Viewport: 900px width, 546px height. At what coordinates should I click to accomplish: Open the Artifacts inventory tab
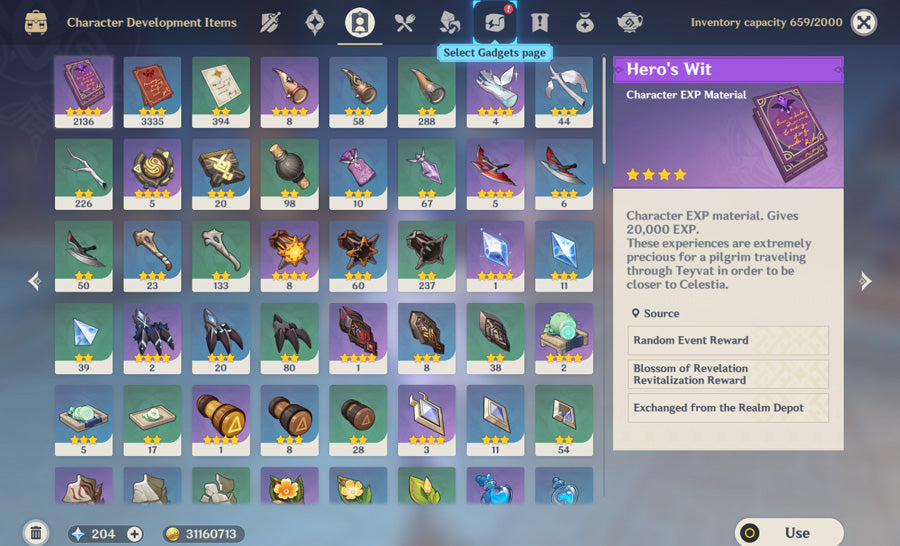point(315,22)
